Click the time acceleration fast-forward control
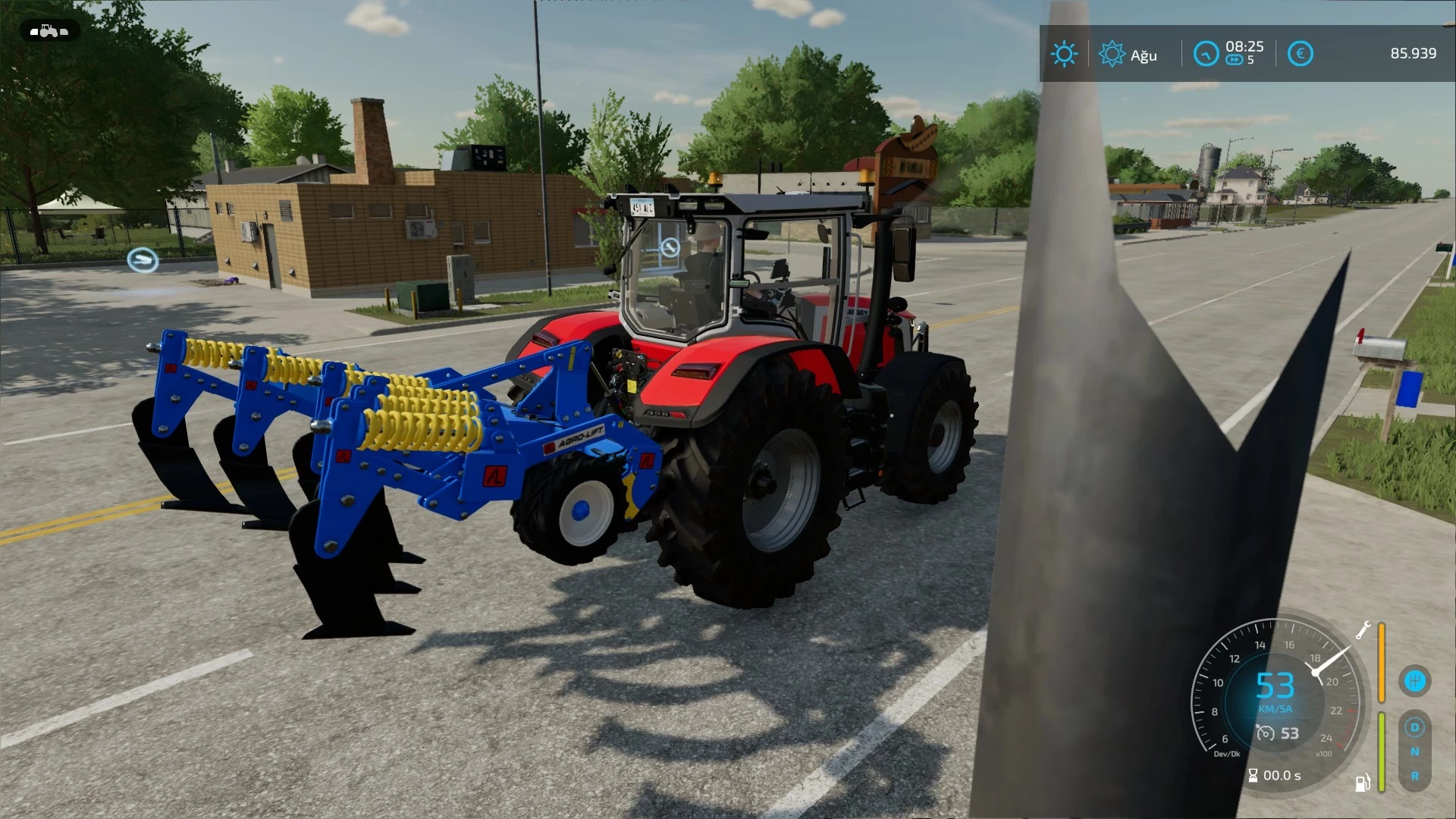 click(1235, 60)
